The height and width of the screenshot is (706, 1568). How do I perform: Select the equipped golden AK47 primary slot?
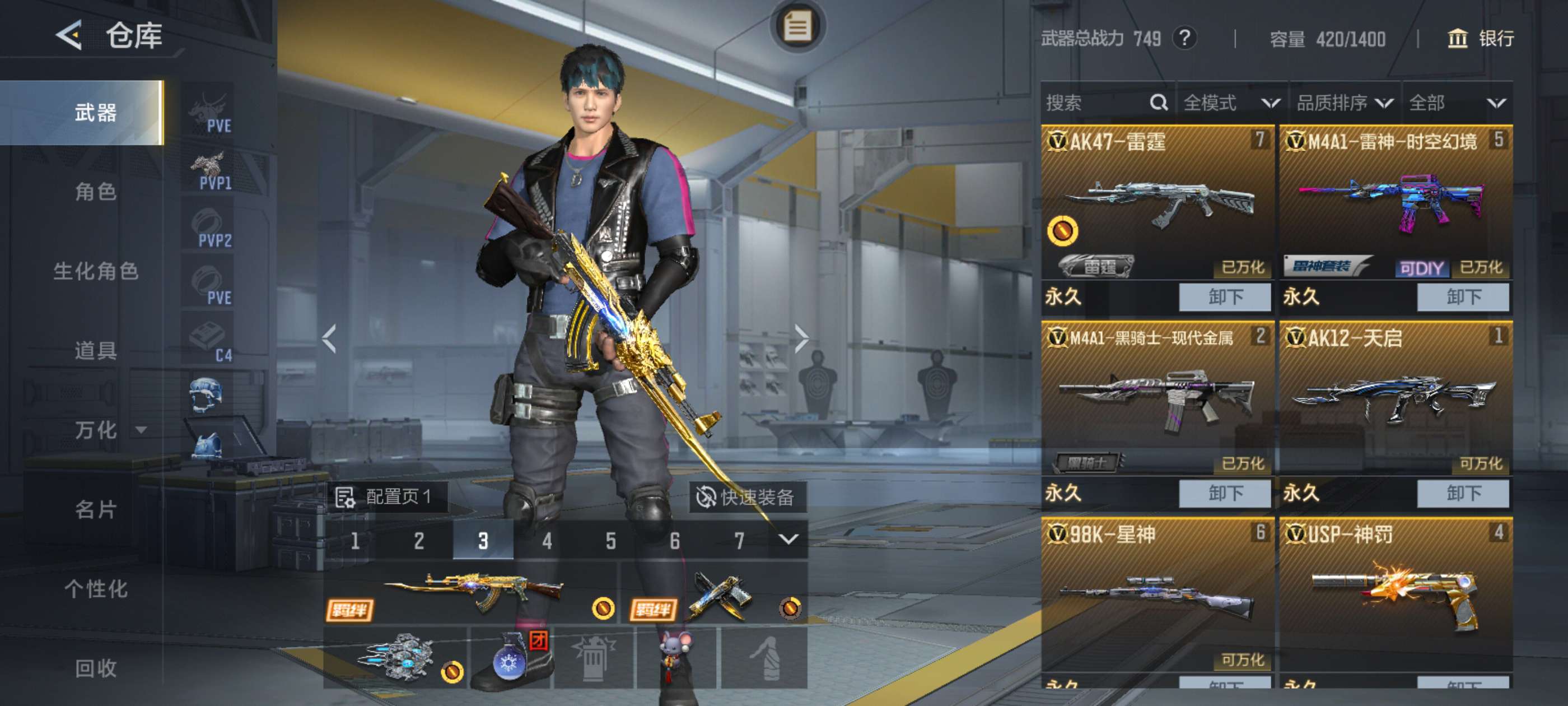click(472, 592)
